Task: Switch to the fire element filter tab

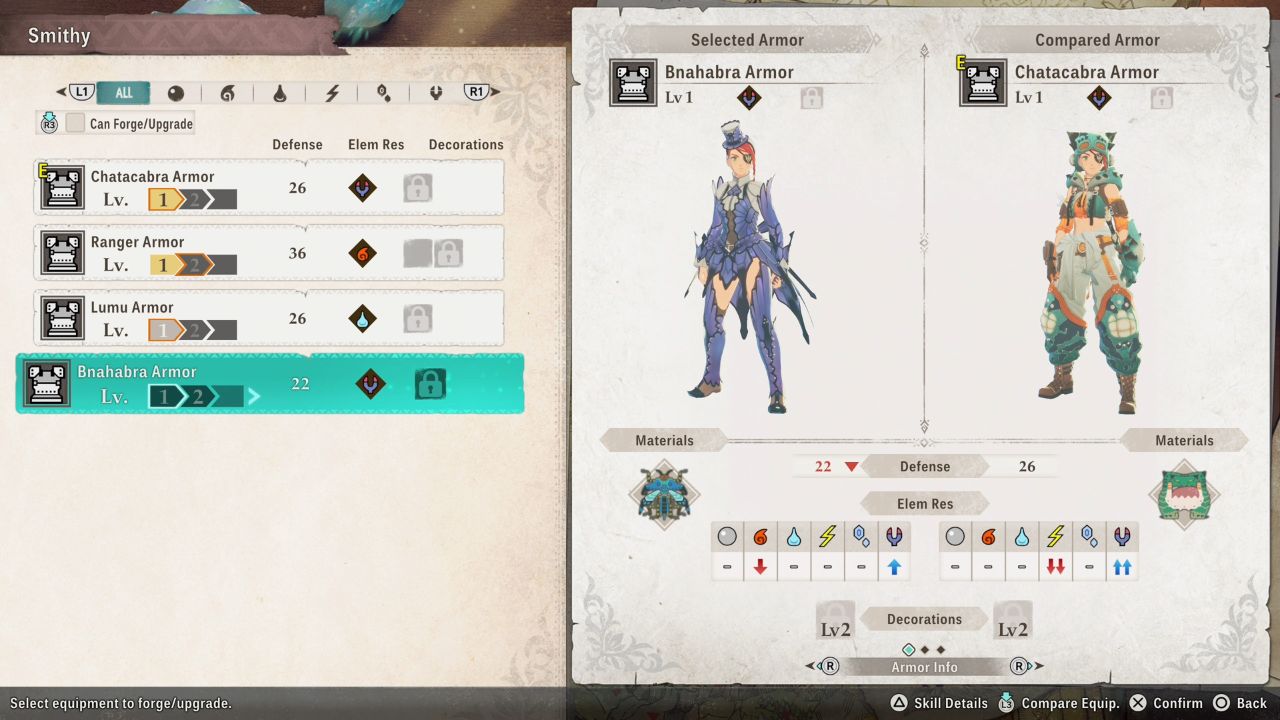Action: coord(227,93)
